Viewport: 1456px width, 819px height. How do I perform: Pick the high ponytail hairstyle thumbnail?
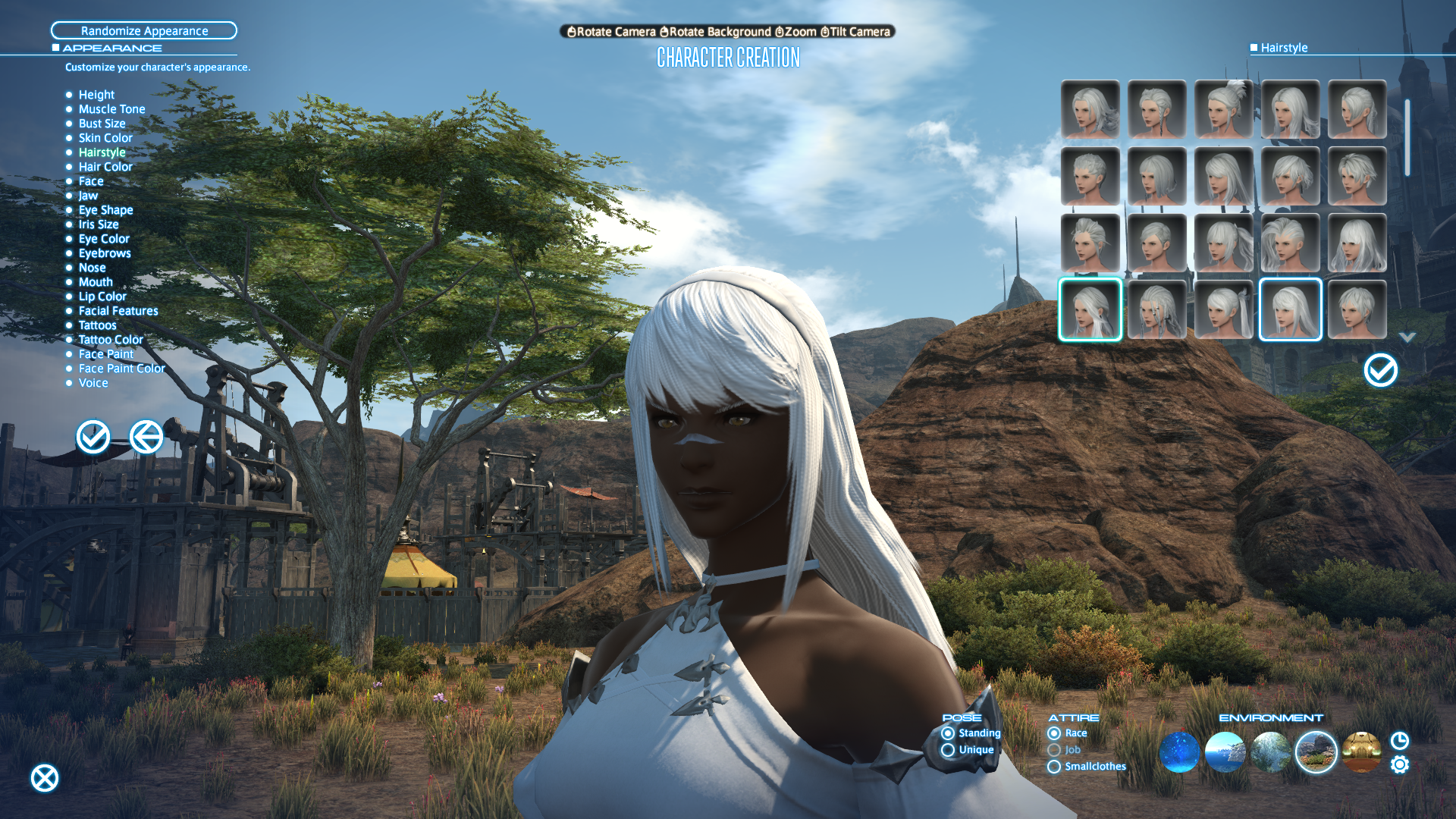tap(1223, 110)
